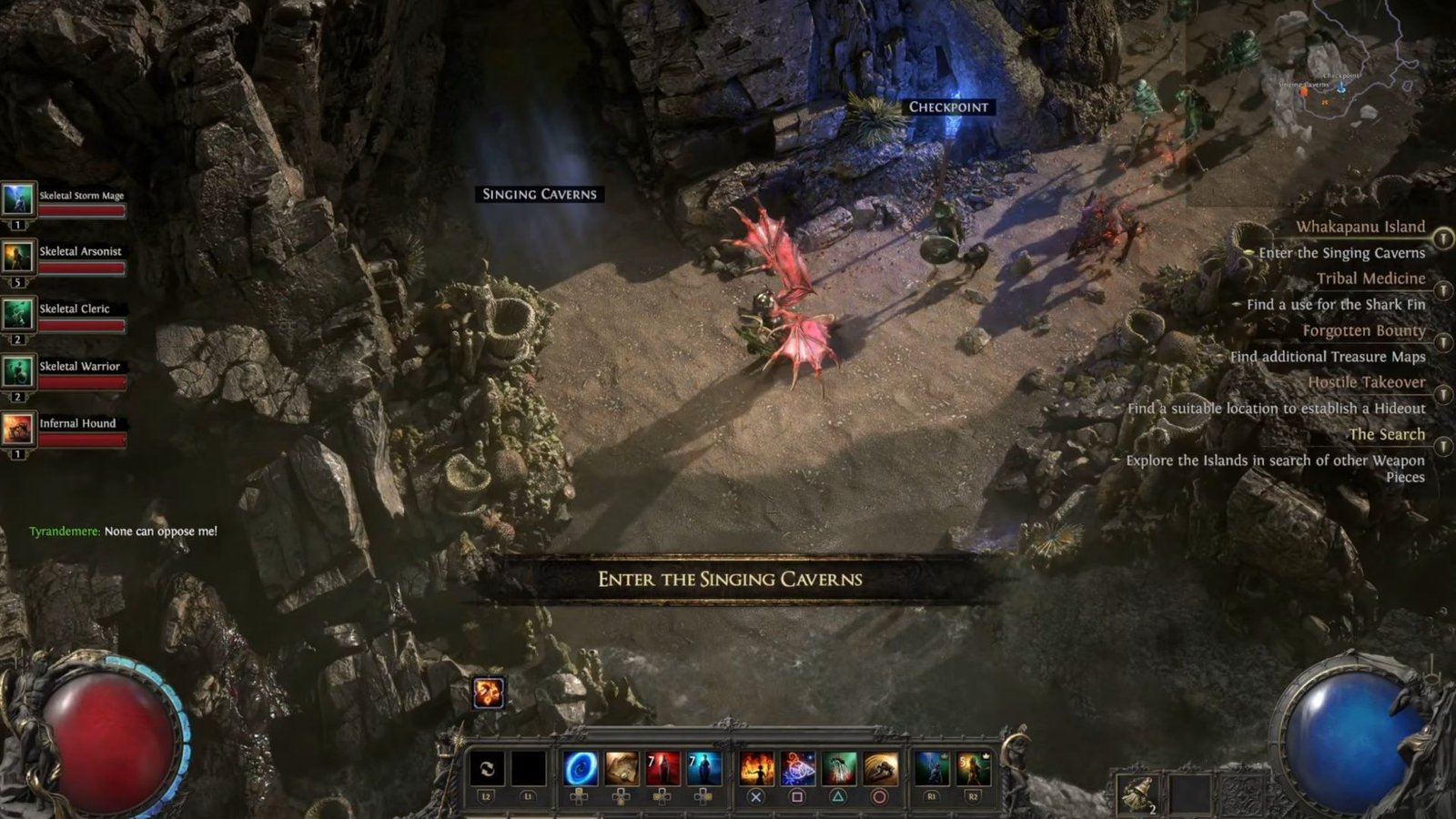Activate the blue robed figure skill
1456x819 pixels.
click(703, 769)
